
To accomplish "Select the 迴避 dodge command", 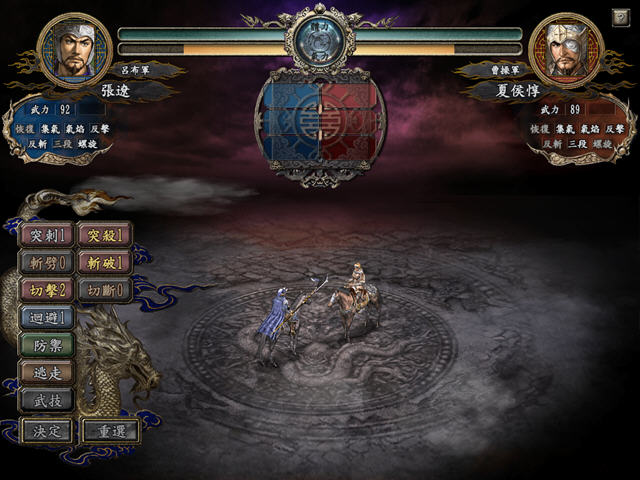I will coord(47,317).
